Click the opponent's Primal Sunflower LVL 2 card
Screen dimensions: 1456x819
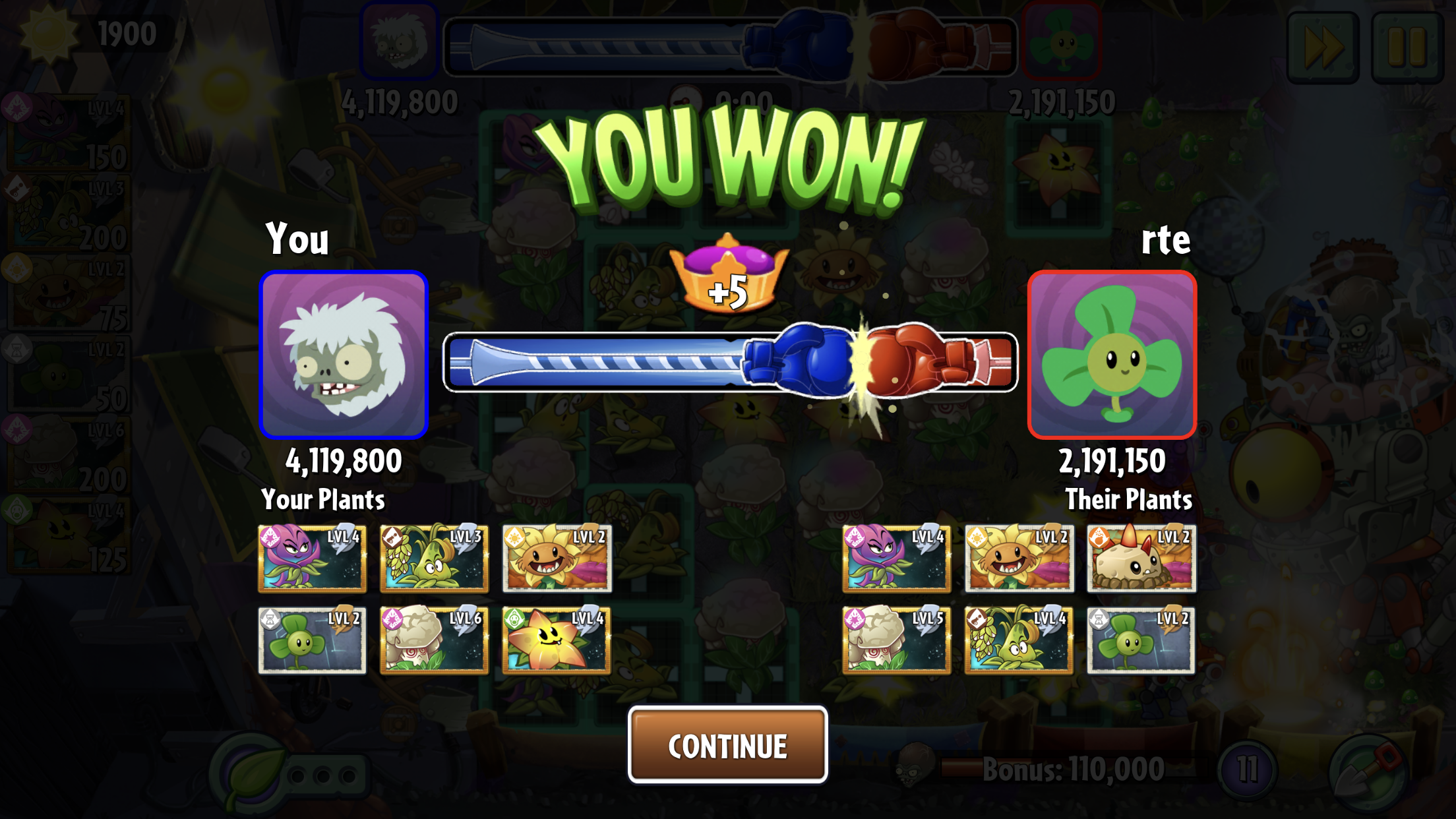tap(1019, 558)
